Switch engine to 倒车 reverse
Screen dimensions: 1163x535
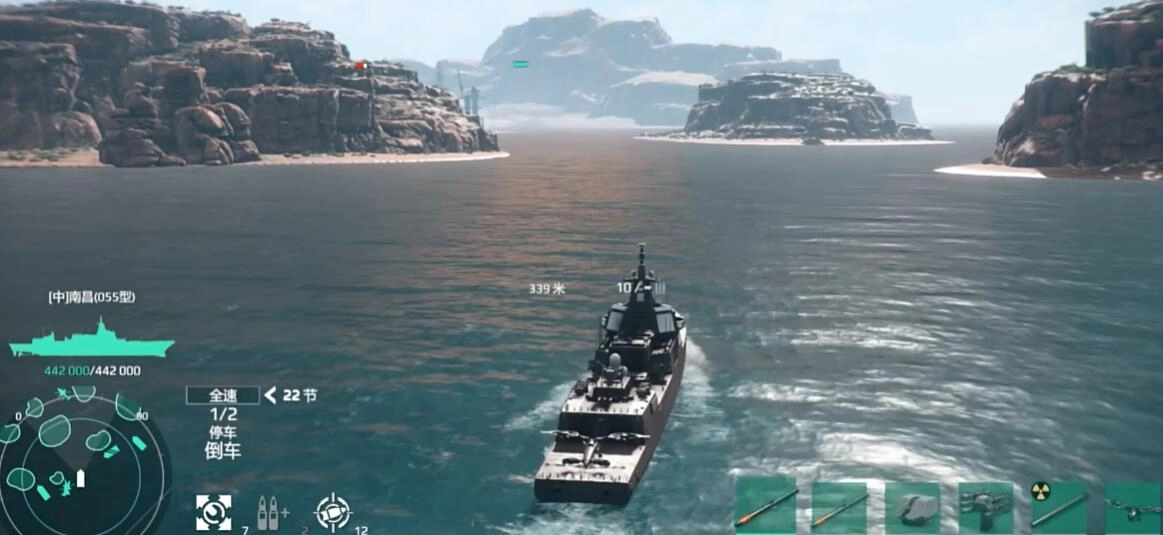[223, 451]
